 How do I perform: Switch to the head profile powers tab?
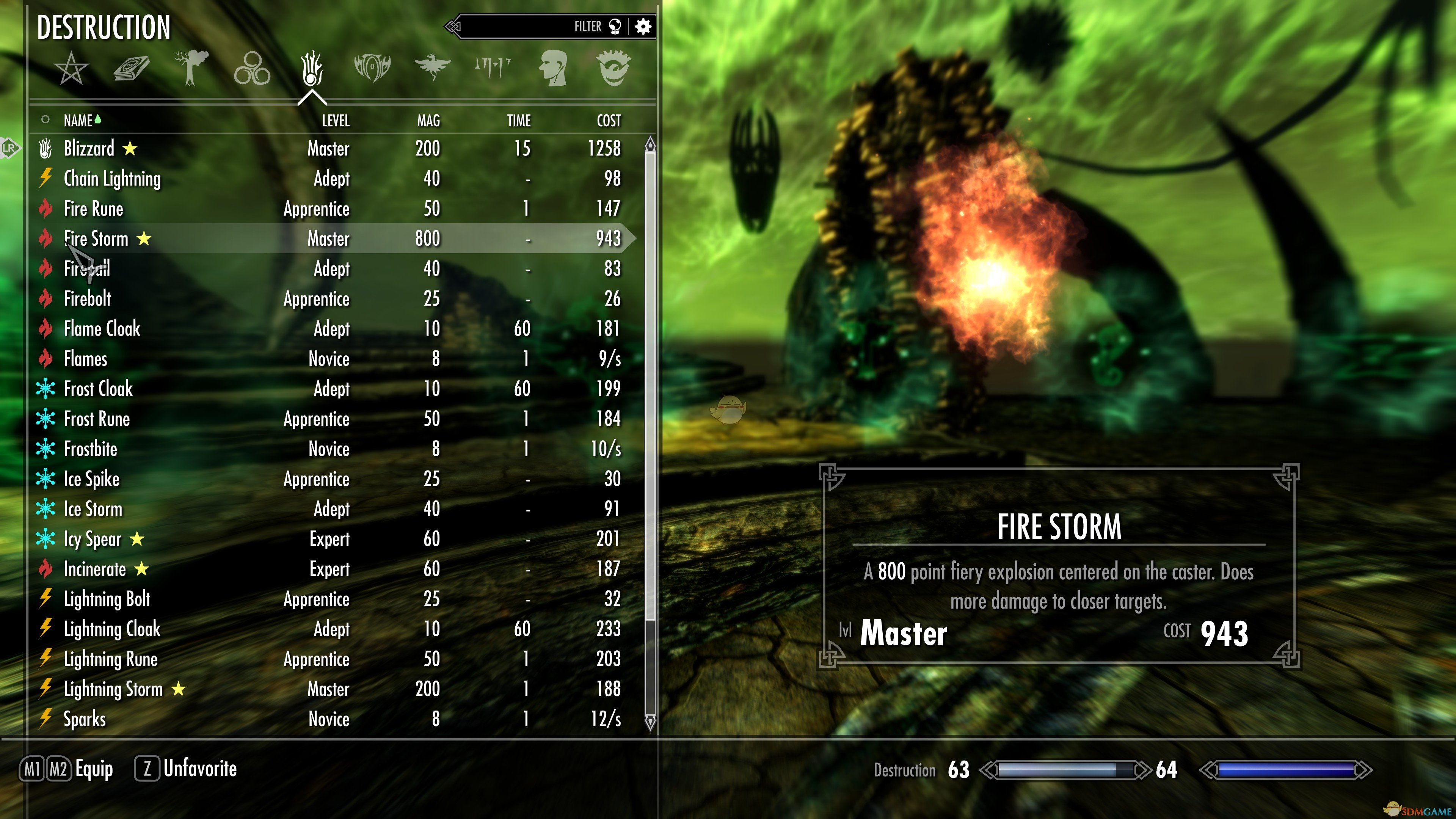(x=553, y=68)
